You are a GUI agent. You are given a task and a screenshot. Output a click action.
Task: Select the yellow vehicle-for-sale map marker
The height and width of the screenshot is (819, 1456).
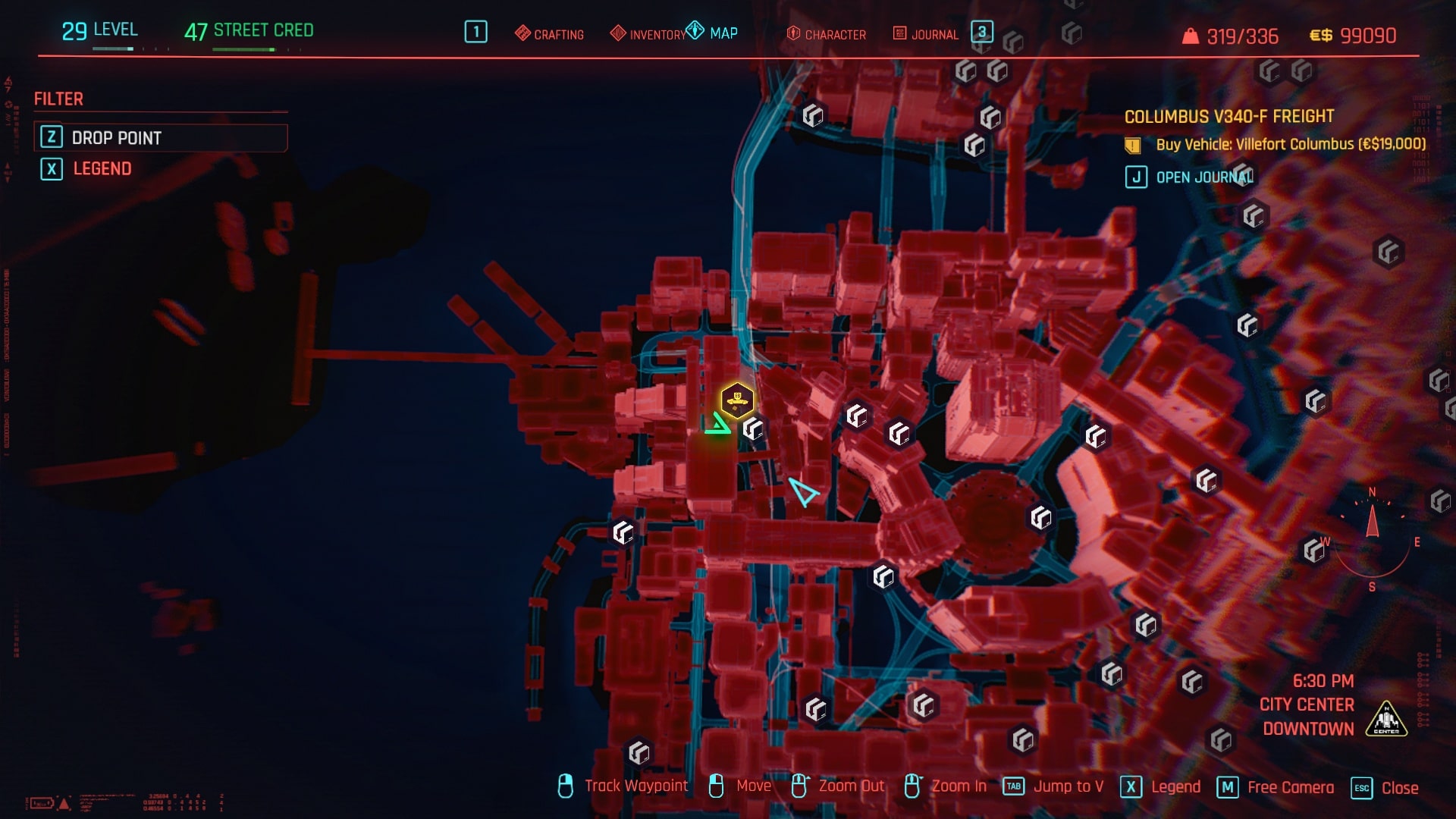coord(736,399)
